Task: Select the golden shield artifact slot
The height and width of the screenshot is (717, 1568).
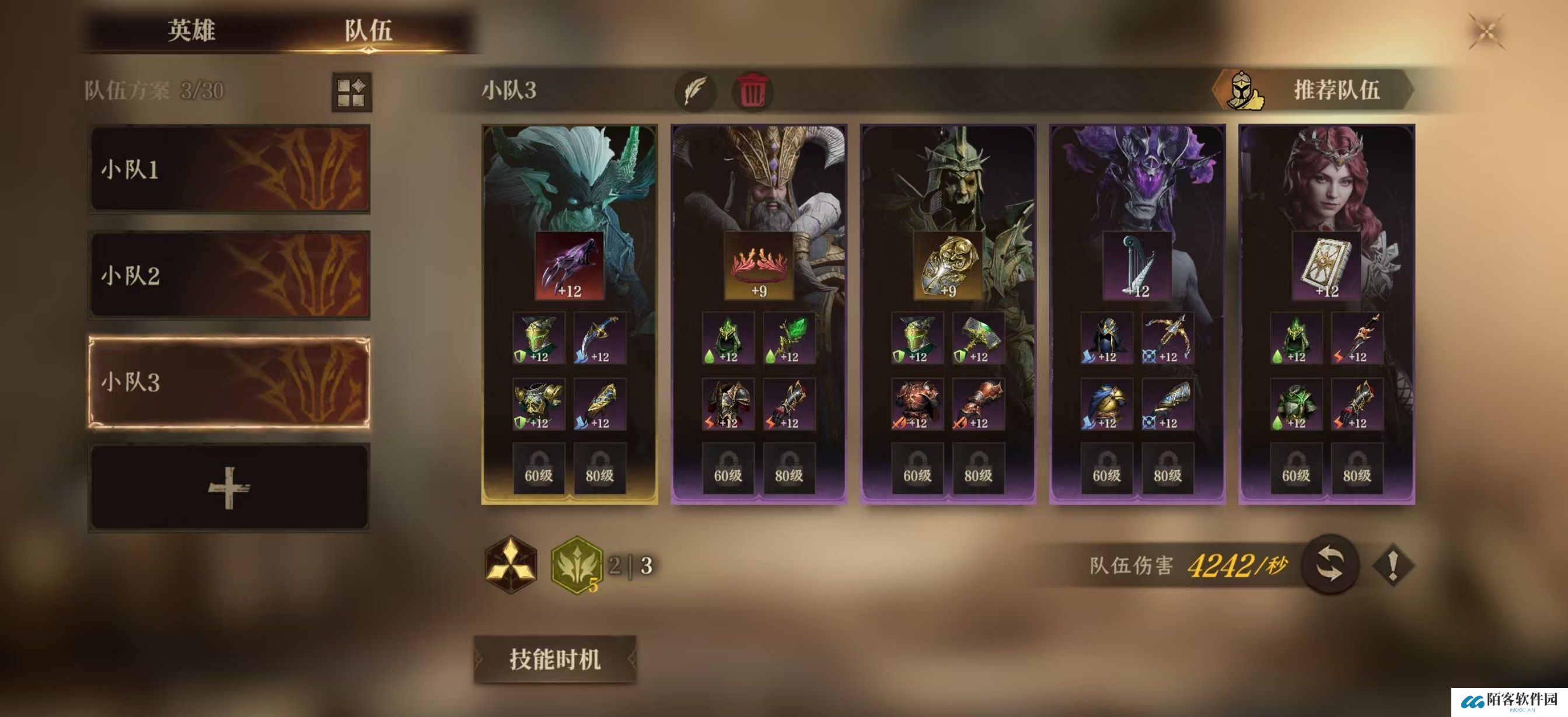Action: click(948, 265)
